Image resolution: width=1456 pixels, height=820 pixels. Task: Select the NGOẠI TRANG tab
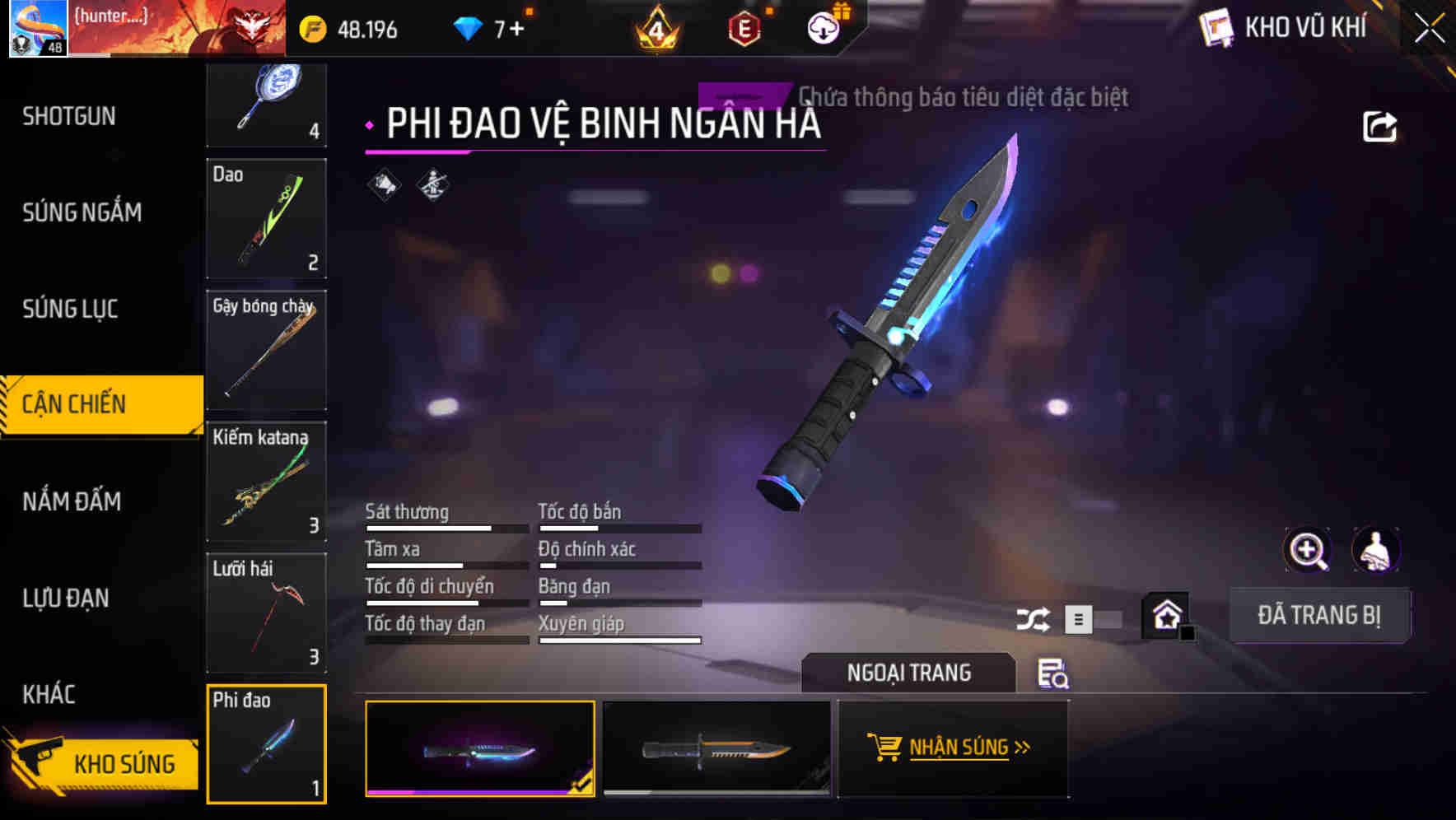[x=909, y=673]
